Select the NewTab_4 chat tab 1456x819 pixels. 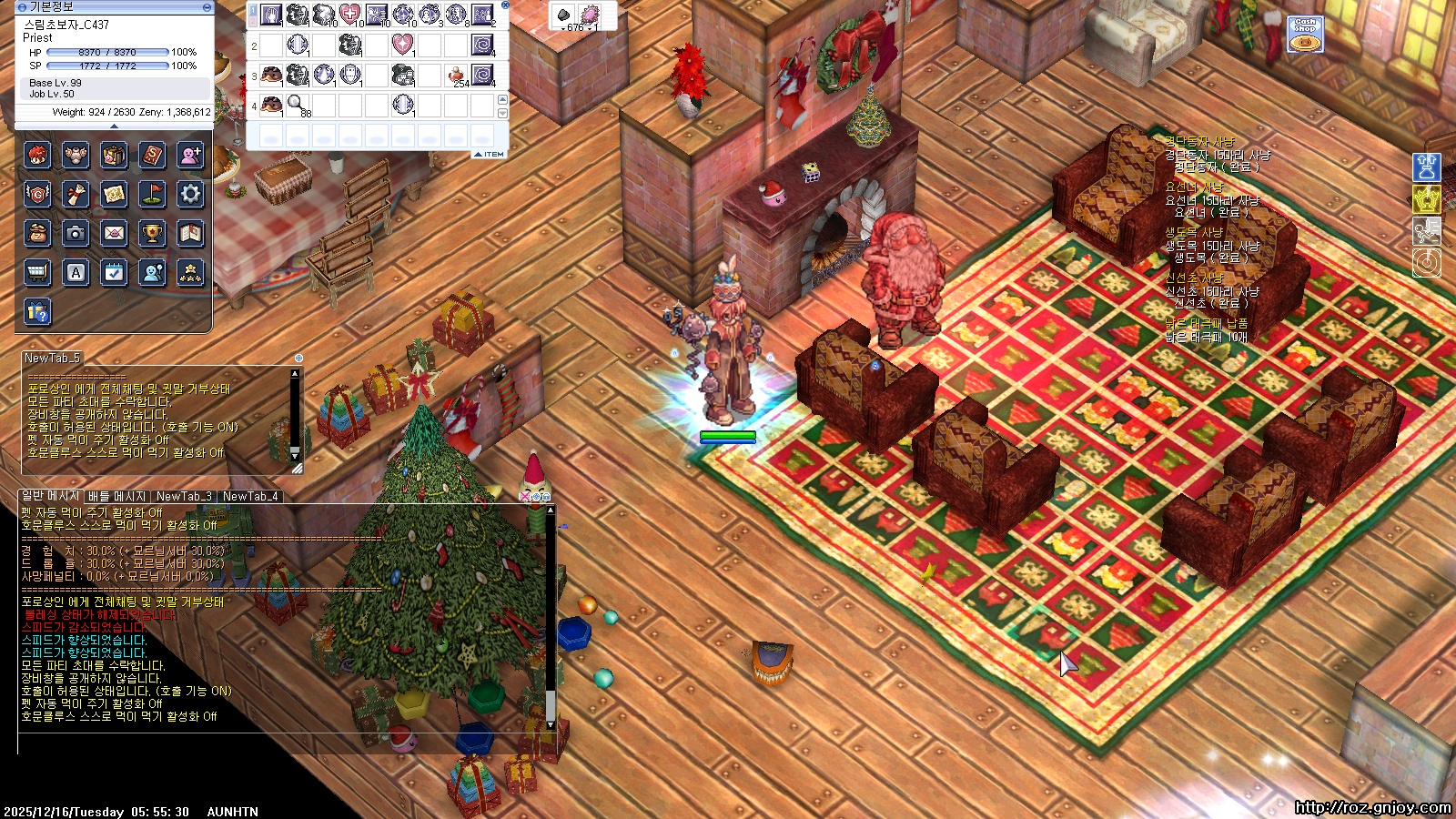coord(250,497)
